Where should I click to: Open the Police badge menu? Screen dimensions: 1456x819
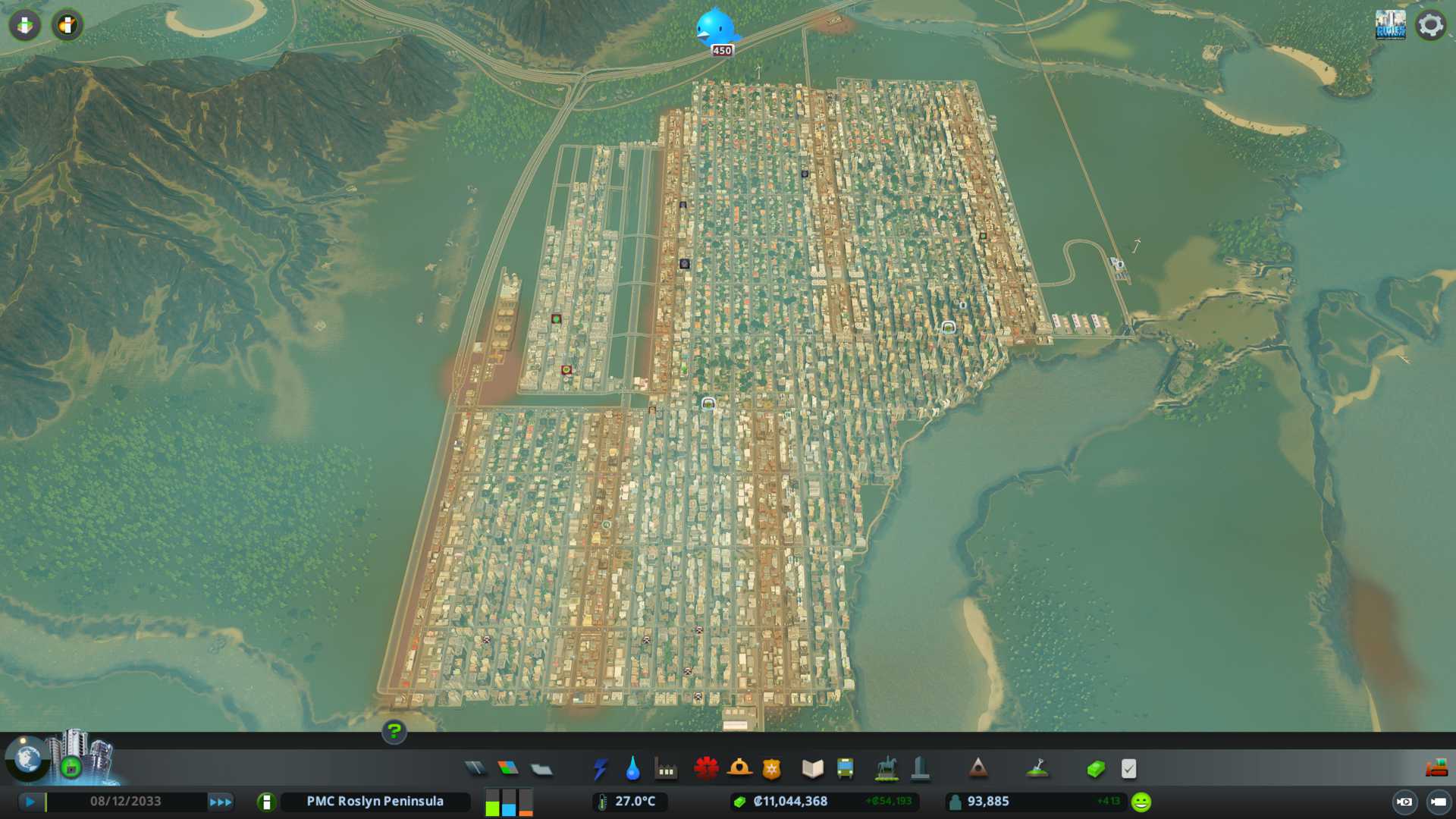771,769
